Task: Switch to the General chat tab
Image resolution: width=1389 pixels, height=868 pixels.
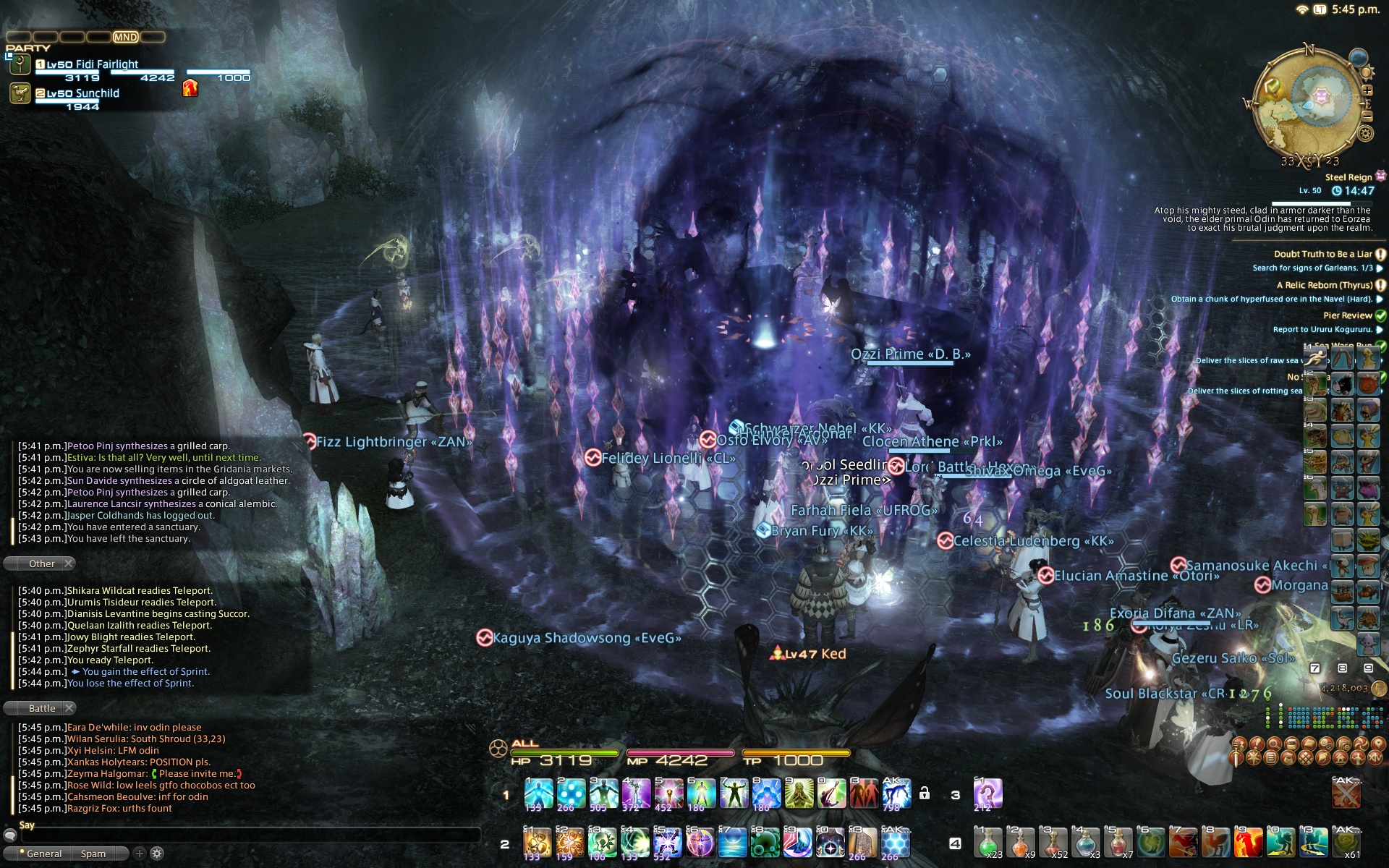Action: [x=43, y=854]
